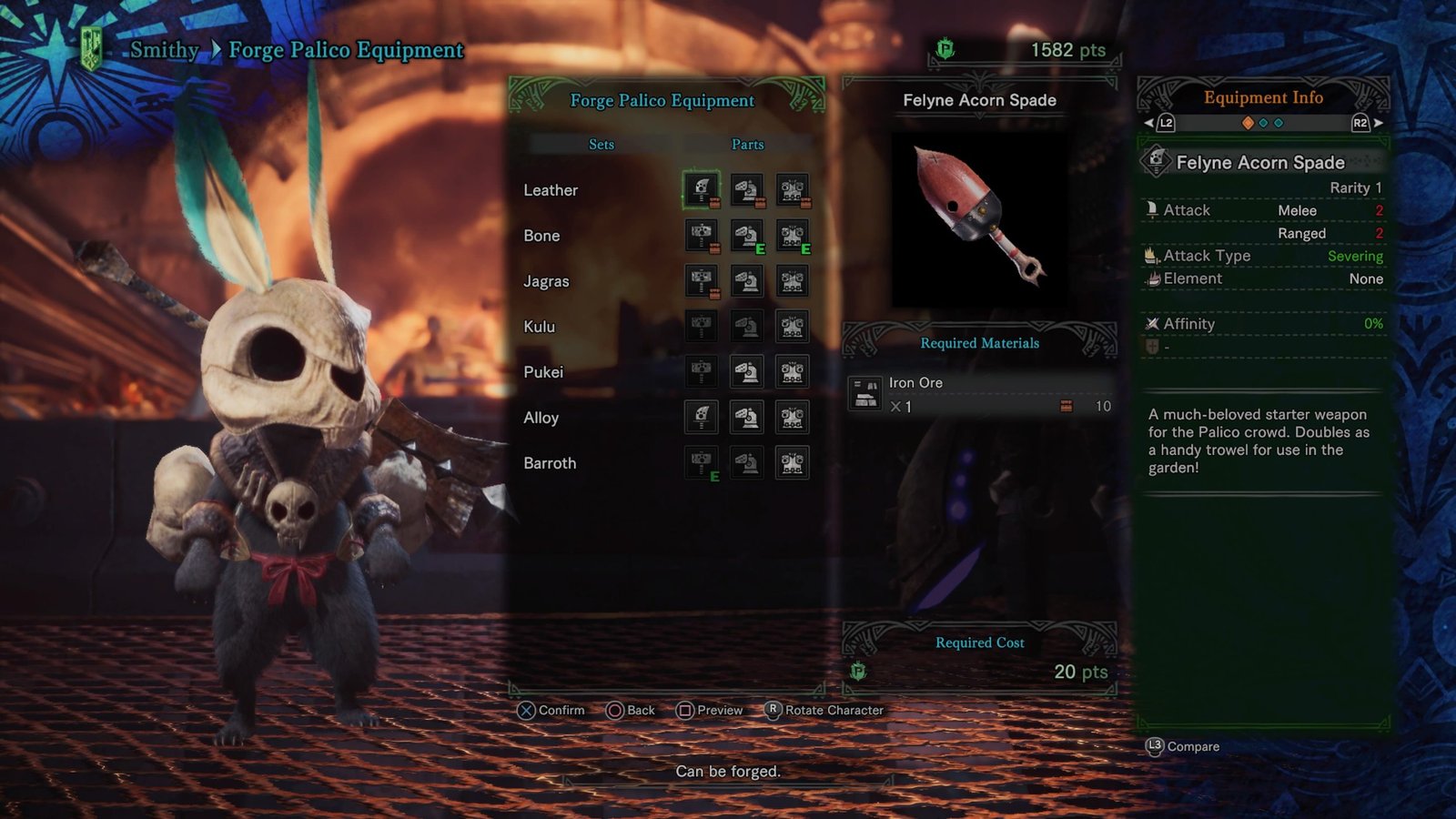Select the Barroth set weapon icon
This screenshot has width=1456, height=819.
[702, 463]
